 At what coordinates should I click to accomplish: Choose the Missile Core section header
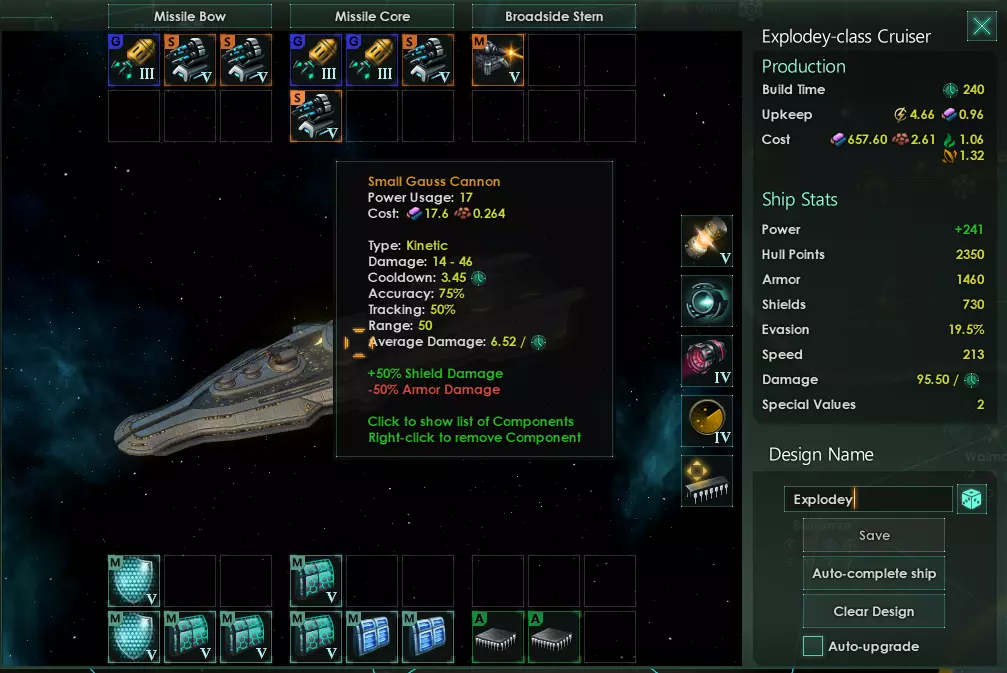[372, 16]
